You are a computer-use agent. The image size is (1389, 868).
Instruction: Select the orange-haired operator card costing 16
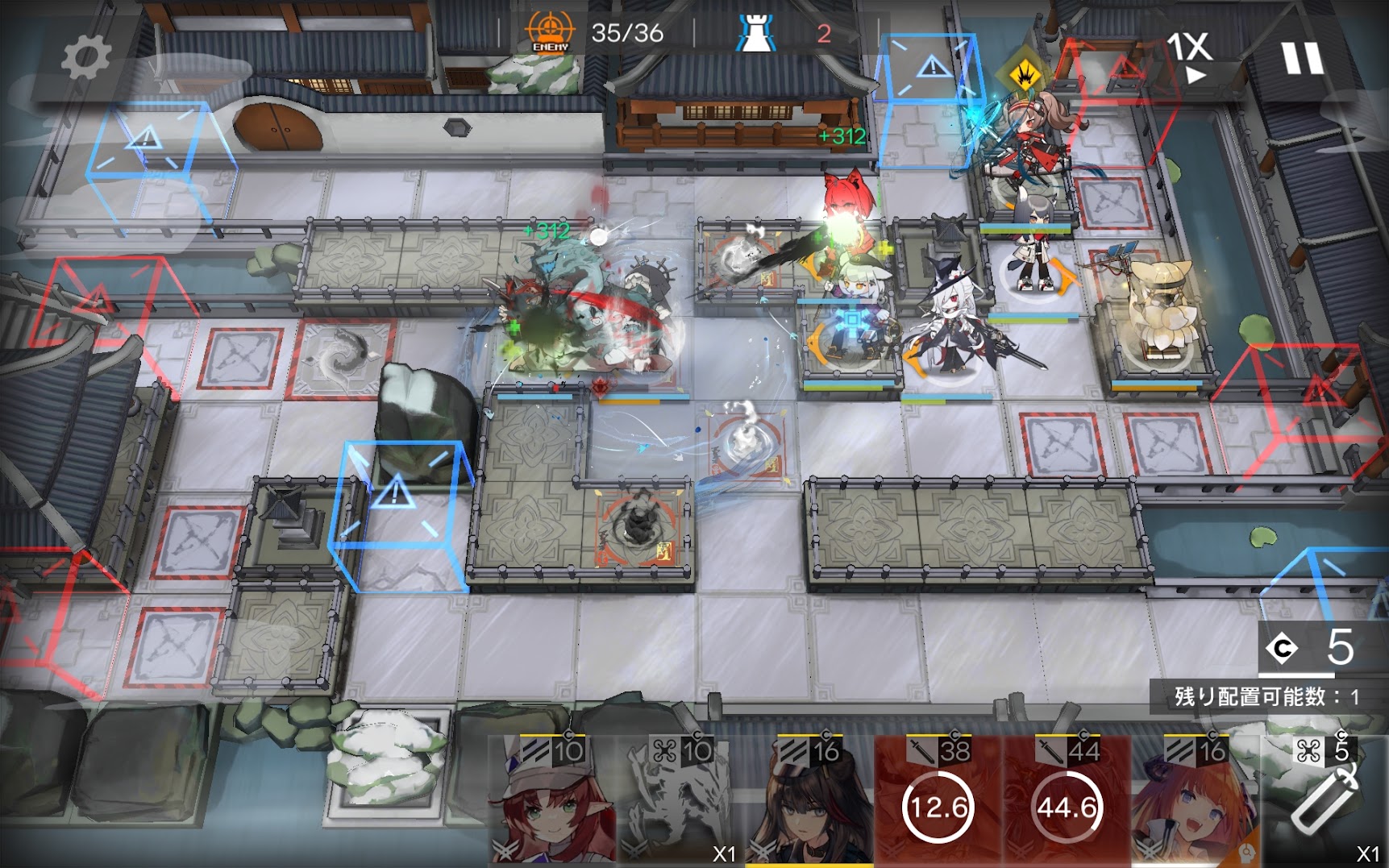pyautogui.click(x=1196, y=802)
